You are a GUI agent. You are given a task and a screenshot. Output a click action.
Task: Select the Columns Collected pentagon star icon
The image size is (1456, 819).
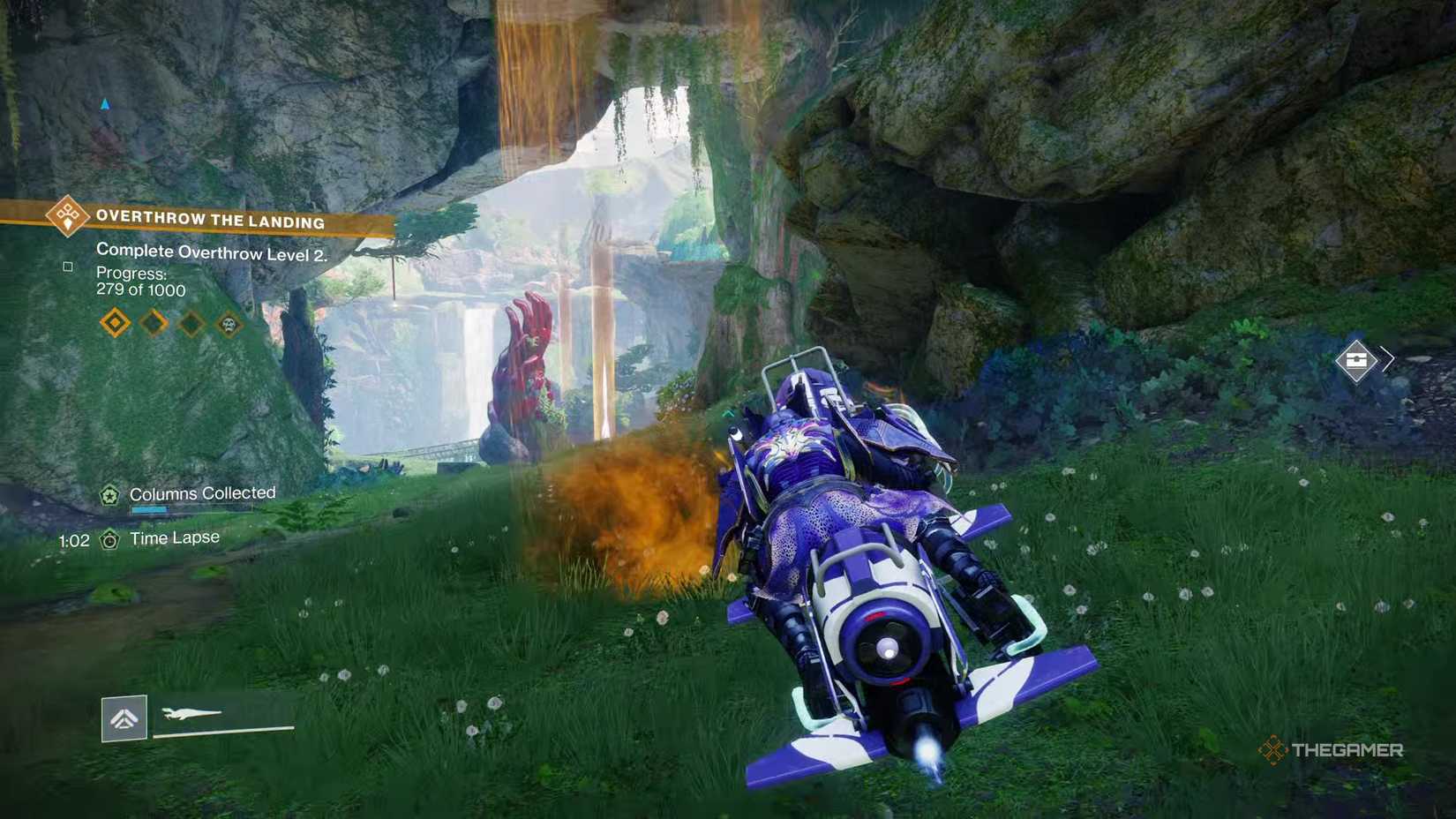click(x=110, y=494)
